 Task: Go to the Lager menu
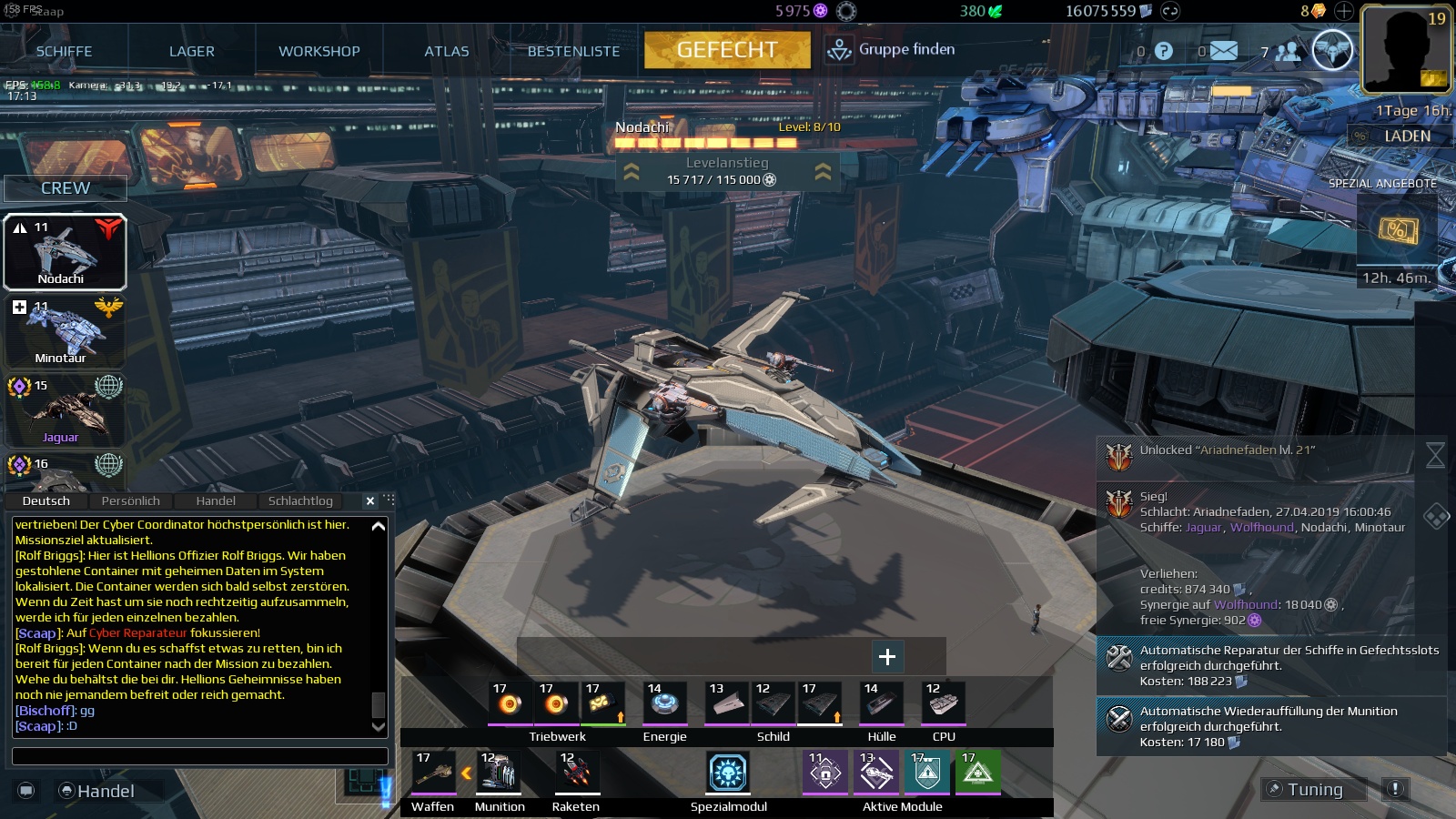[x=191, y=51]
